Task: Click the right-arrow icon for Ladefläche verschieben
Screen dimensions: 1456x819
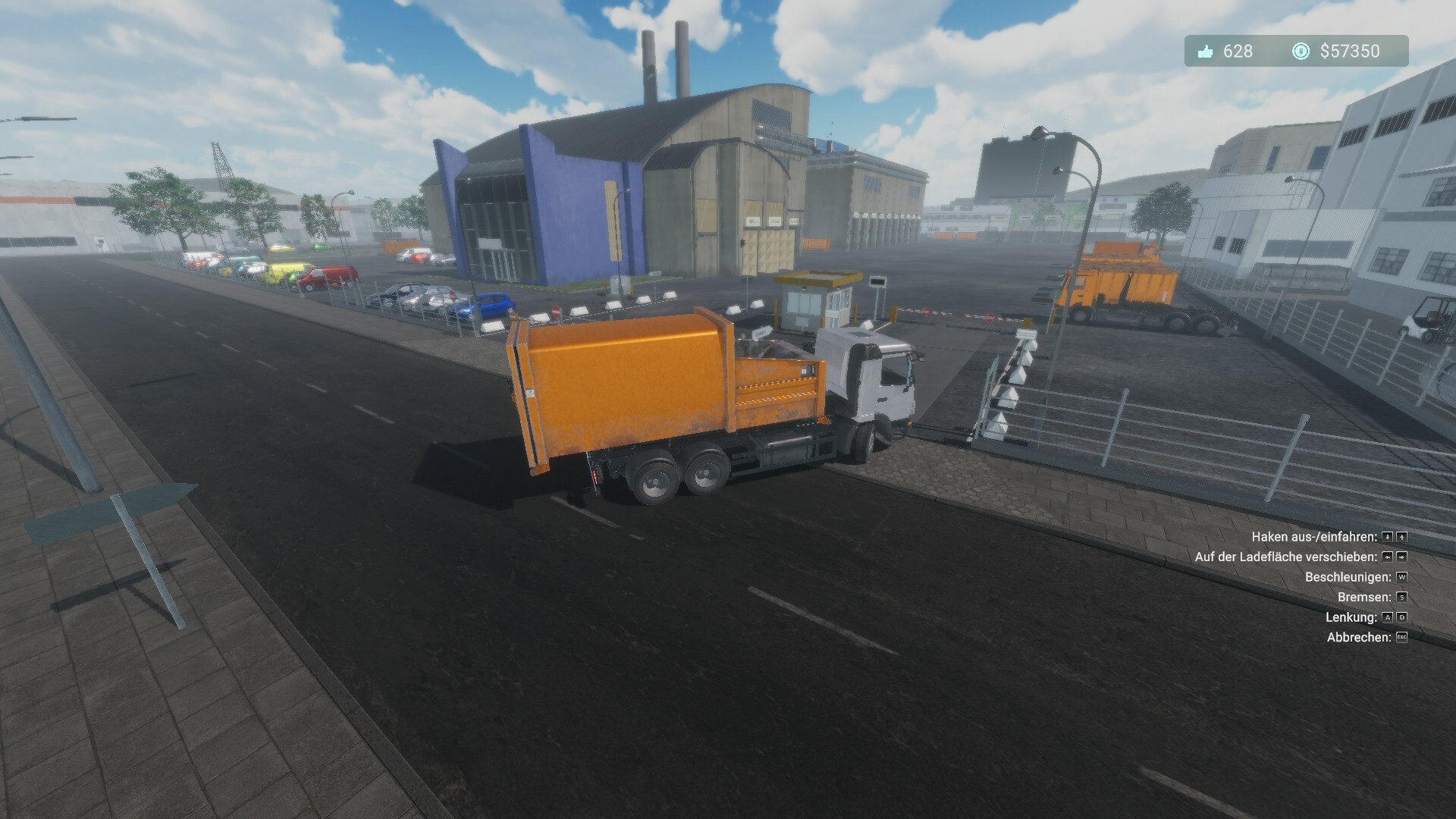Action: pos(1402,558)
